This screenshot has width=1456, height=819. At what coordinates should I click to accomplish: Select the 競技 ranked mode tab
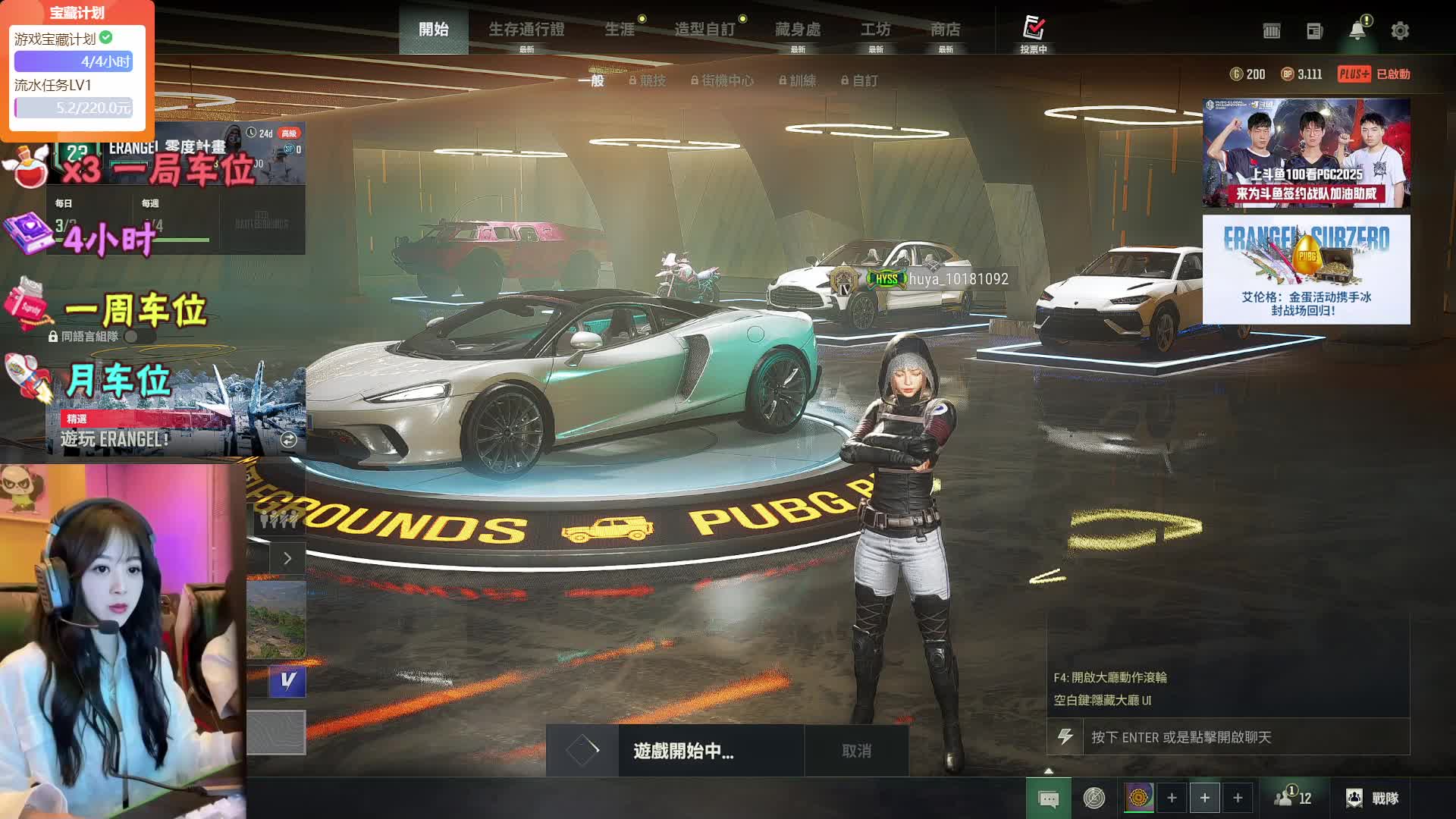pyautogui.click(x=648, y=80)
